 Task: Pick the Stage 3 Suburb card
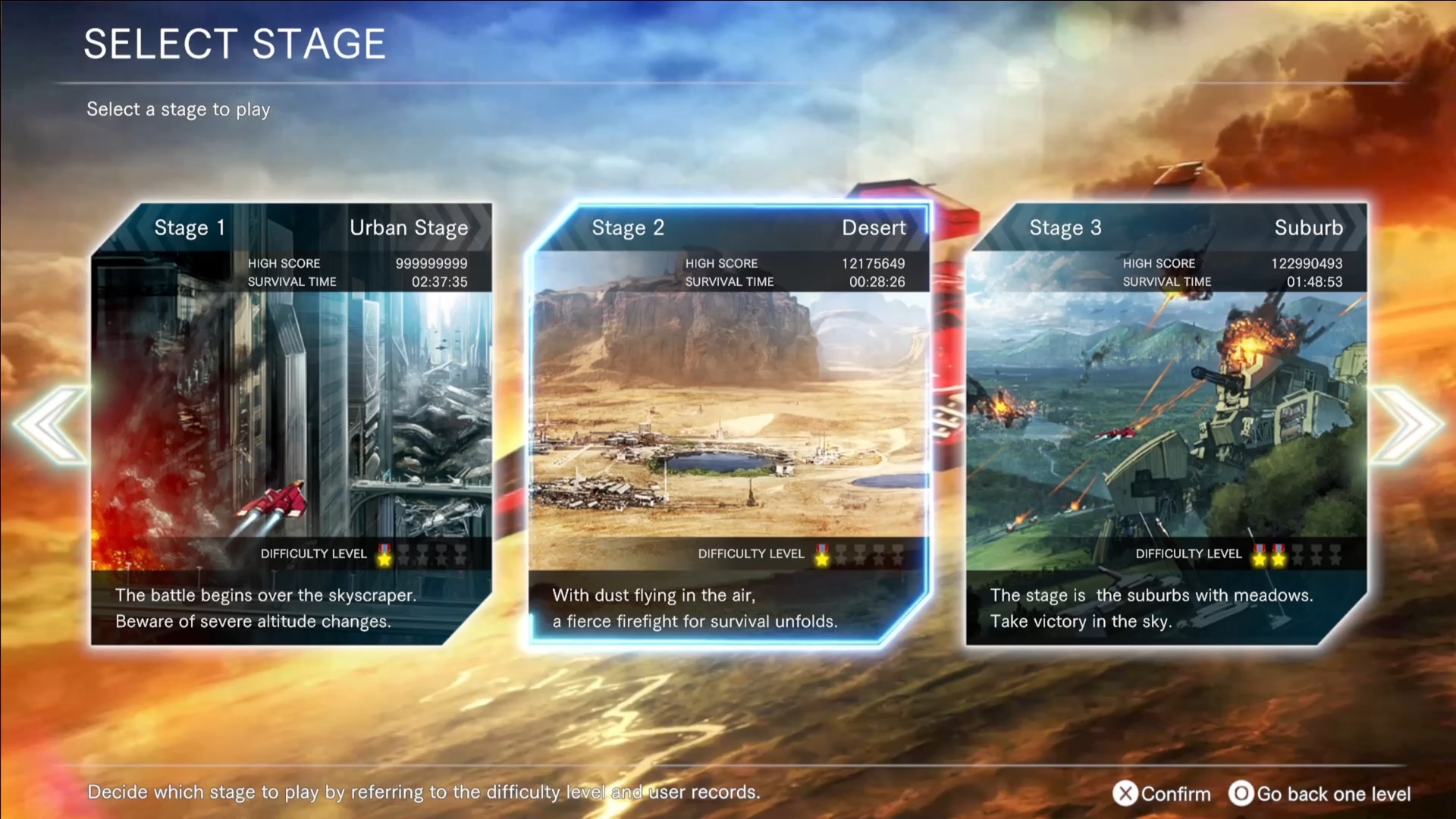point(1166,425)
